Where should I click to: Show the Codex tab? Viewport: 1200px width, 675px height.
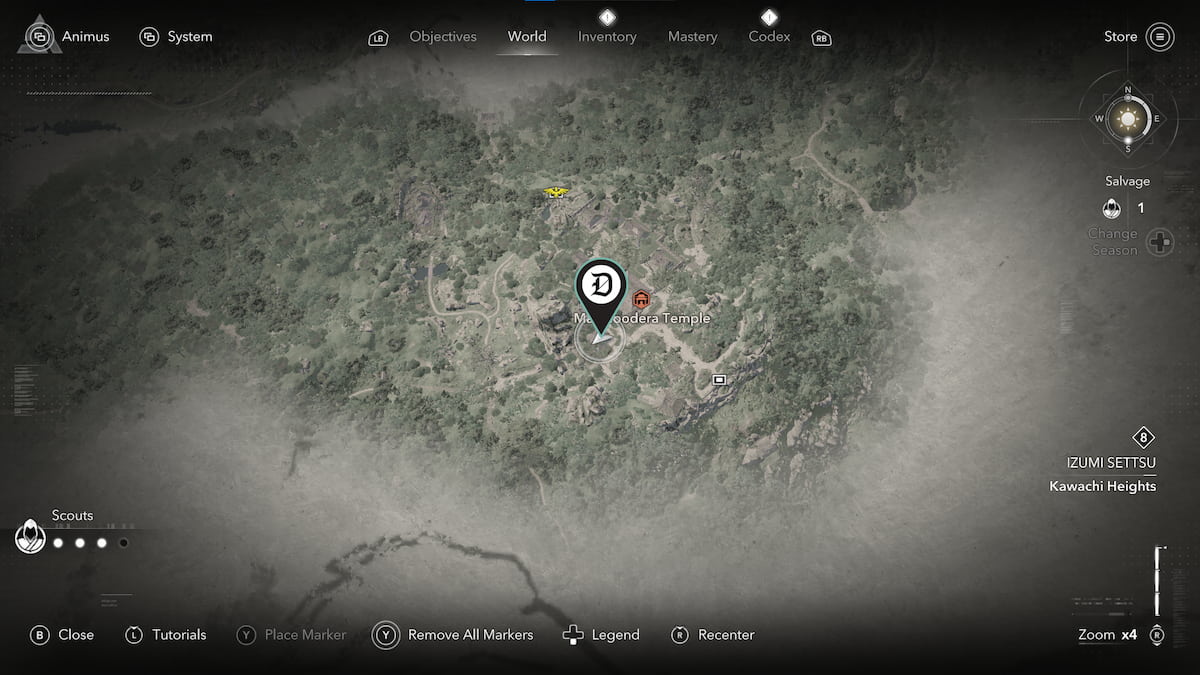[769, 37]
